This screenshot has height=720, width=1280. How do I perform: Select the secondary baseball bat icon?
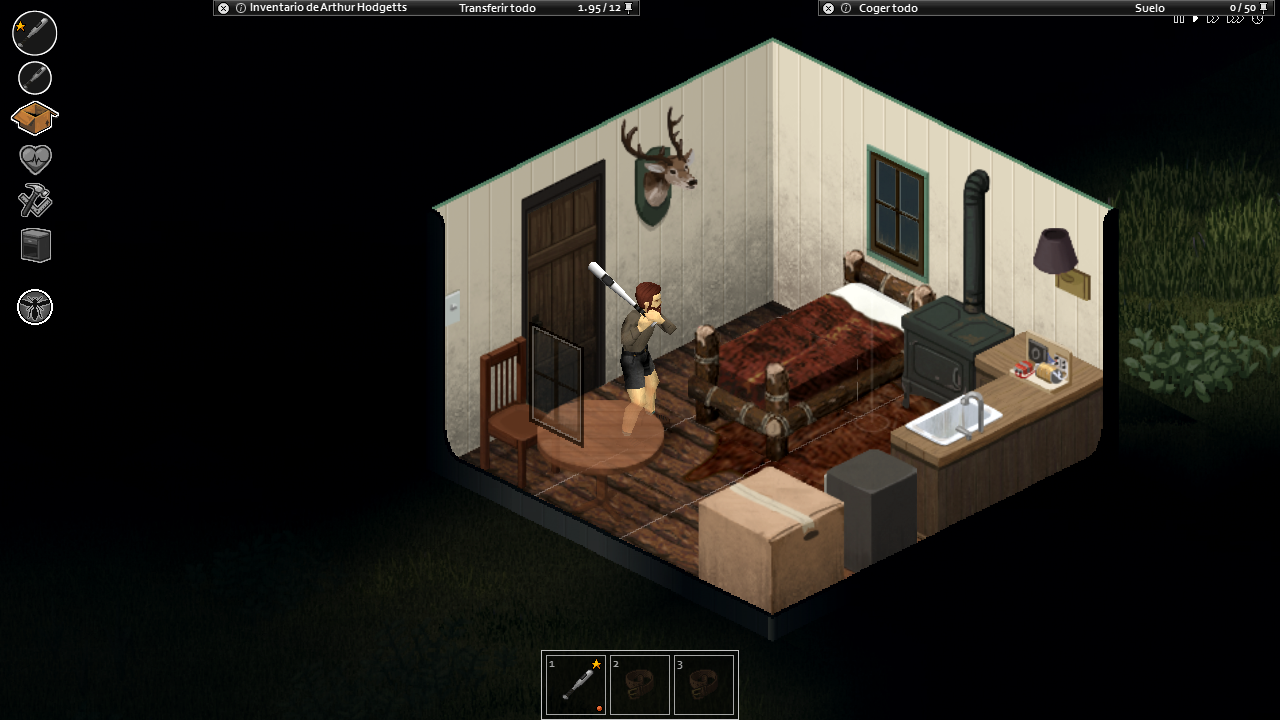click(x=35, y=77)
